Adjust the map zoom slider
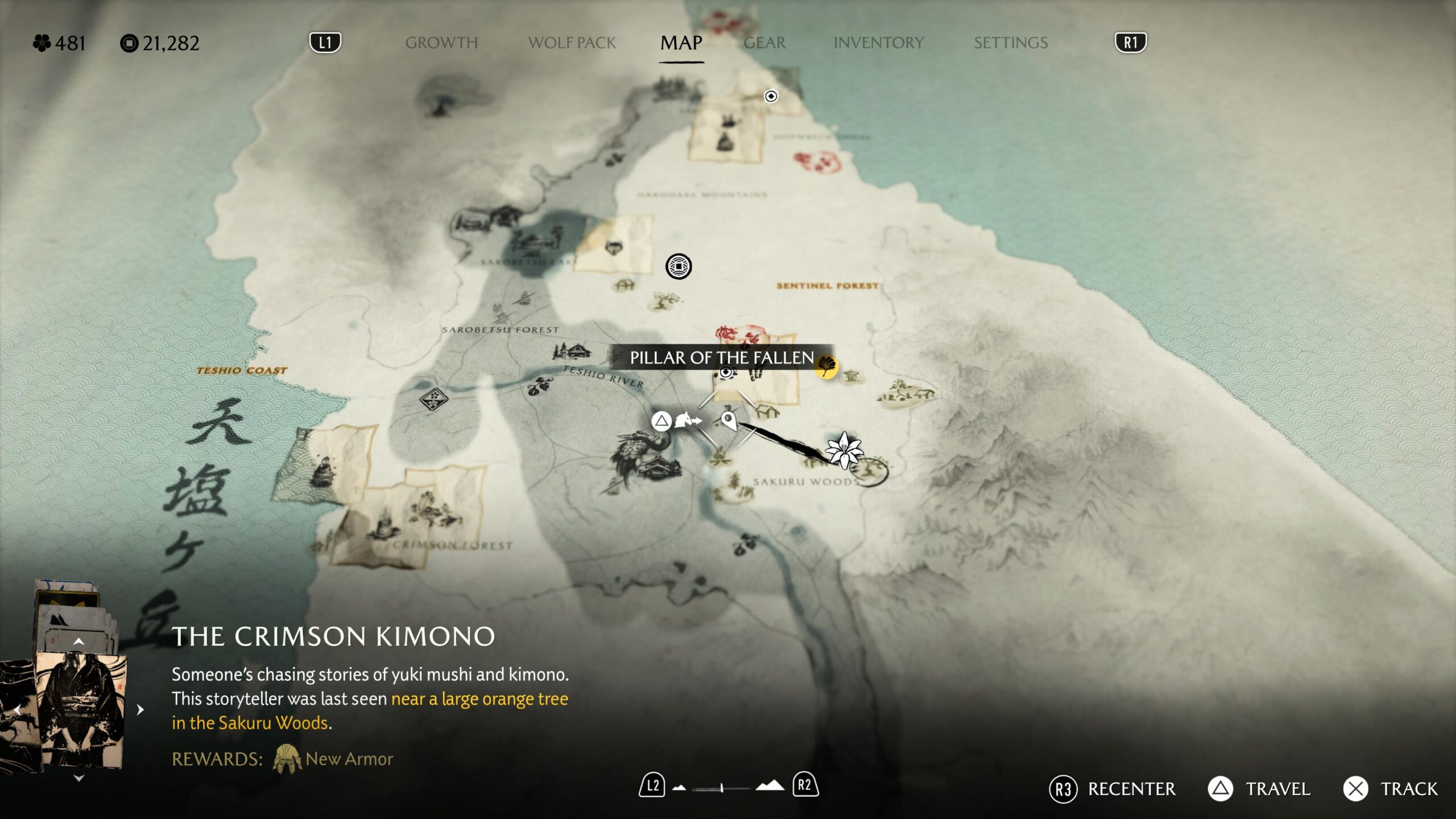1456x819 pixels. (722, 788)
